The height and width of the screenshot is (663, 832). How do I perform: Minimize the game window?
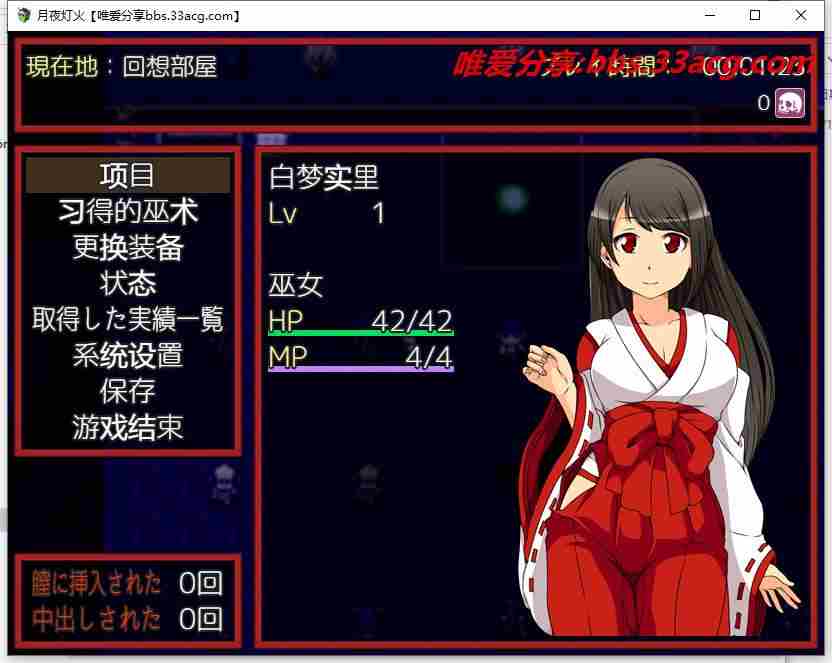(x=709, y=16)
